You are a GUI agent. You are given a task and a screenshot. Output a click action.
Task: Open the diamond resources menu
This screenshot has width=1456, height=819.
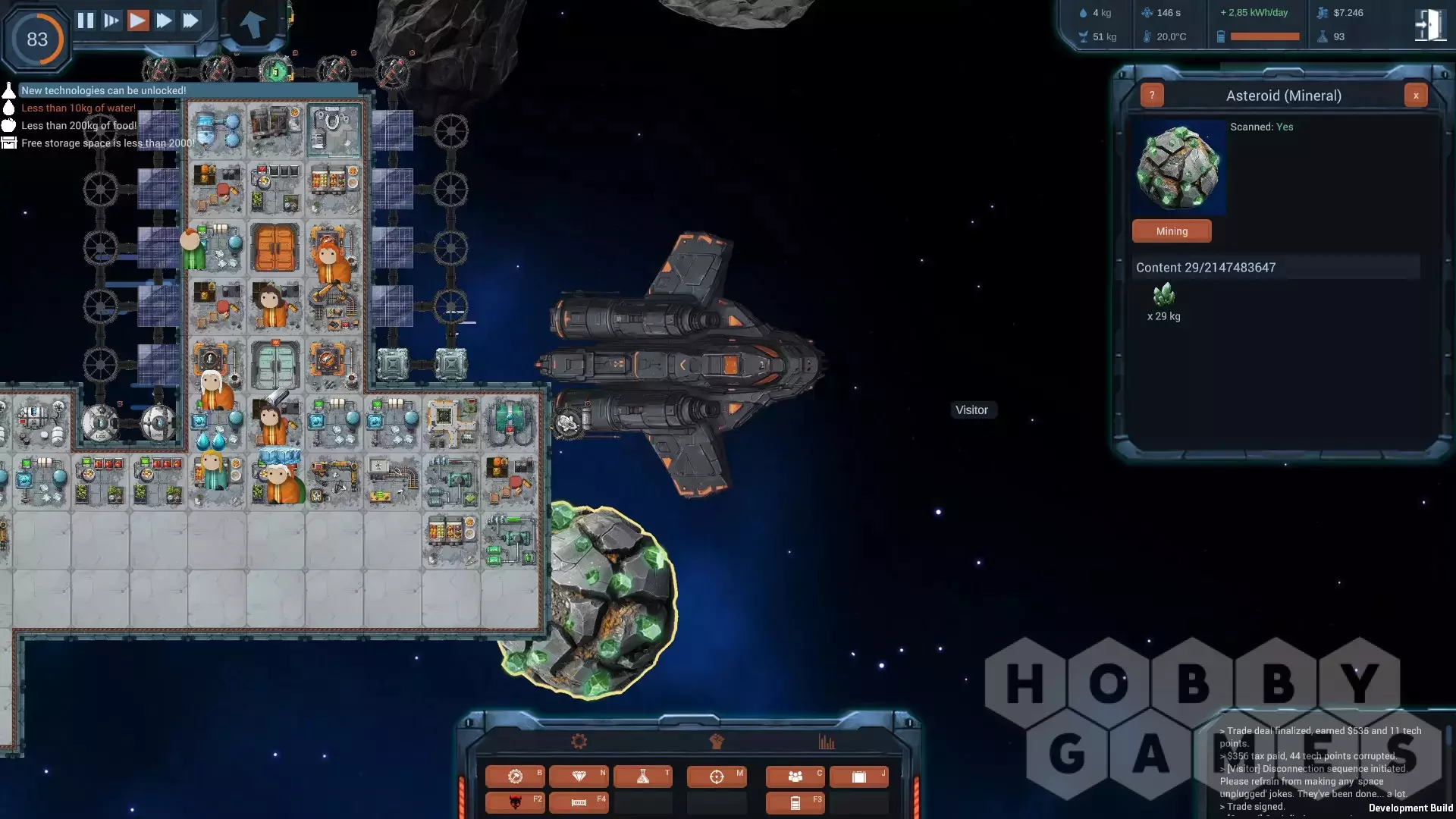coord(579,777)
